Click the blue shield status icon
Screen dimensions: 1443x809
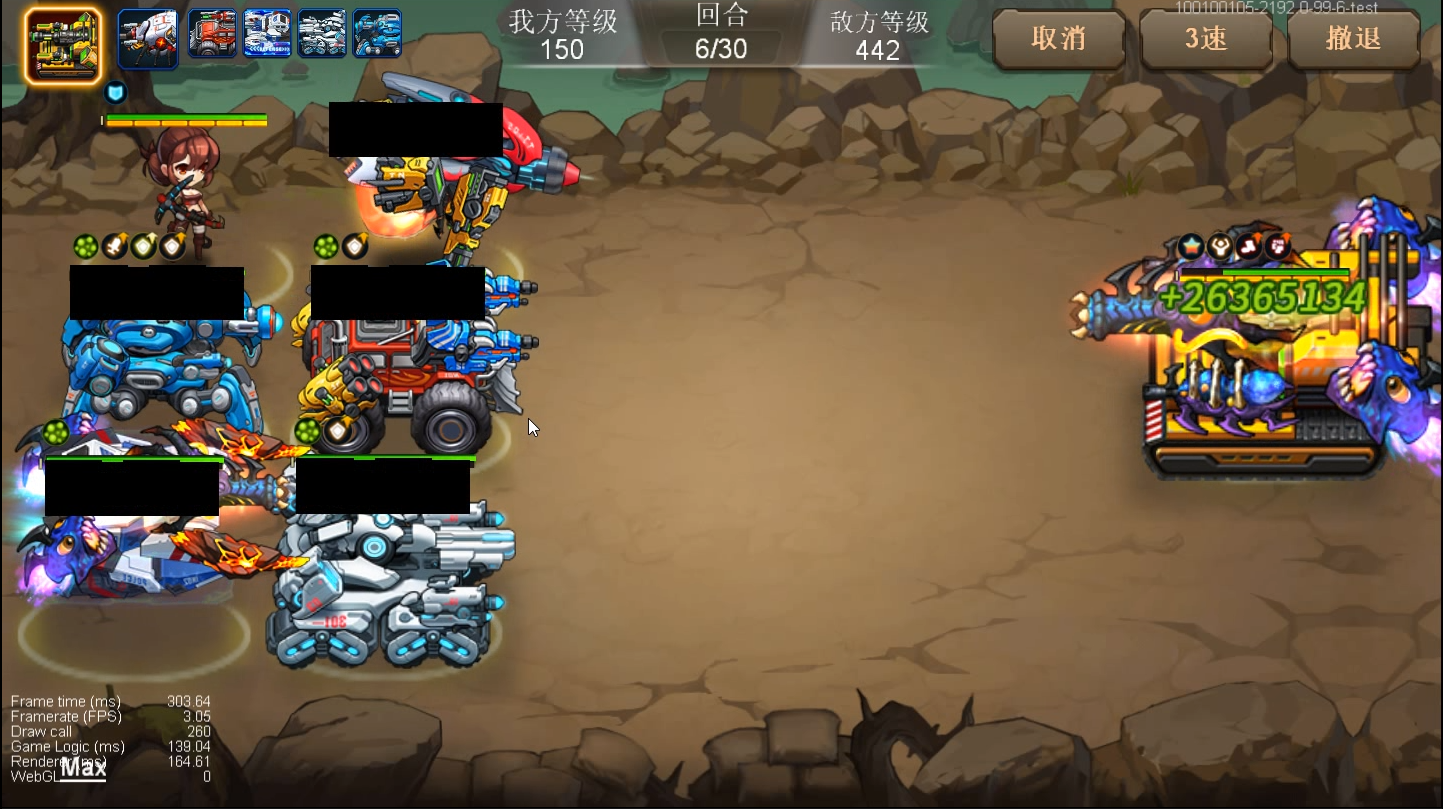pos(116,93)
